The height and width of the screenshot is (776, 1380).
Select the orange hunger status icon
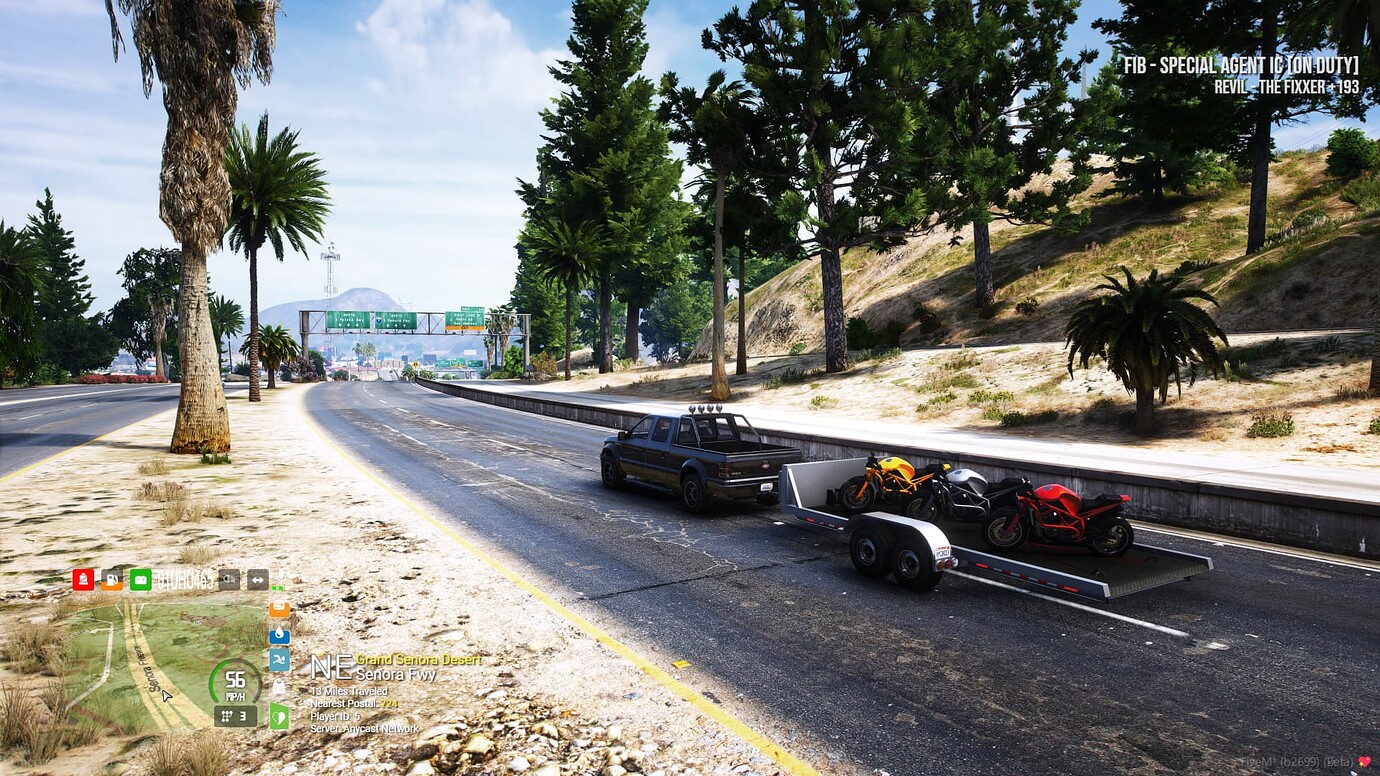[279, 610]
